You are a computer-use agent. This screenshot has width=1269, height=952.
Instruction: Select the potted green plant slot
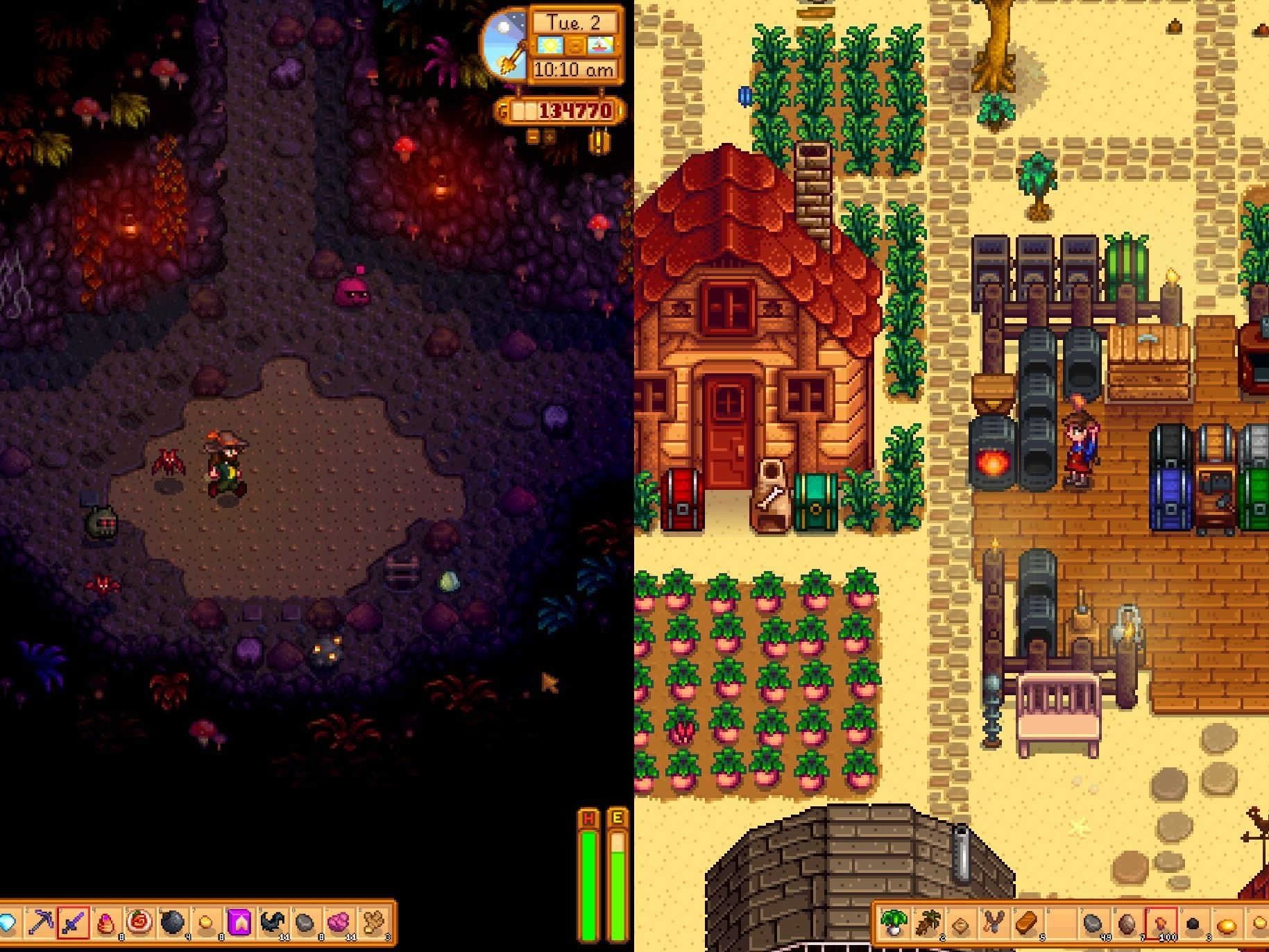pos(894,923)
